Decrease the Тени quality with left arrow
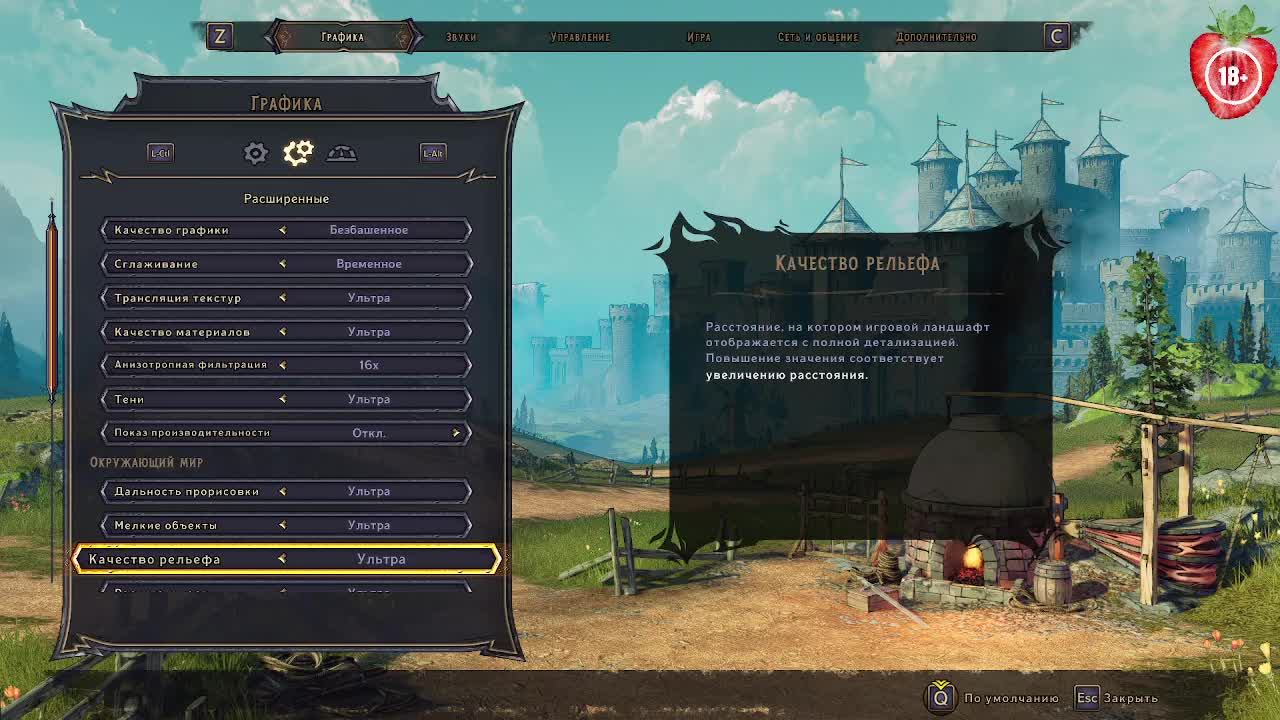1280x720 pixels. 283,399
